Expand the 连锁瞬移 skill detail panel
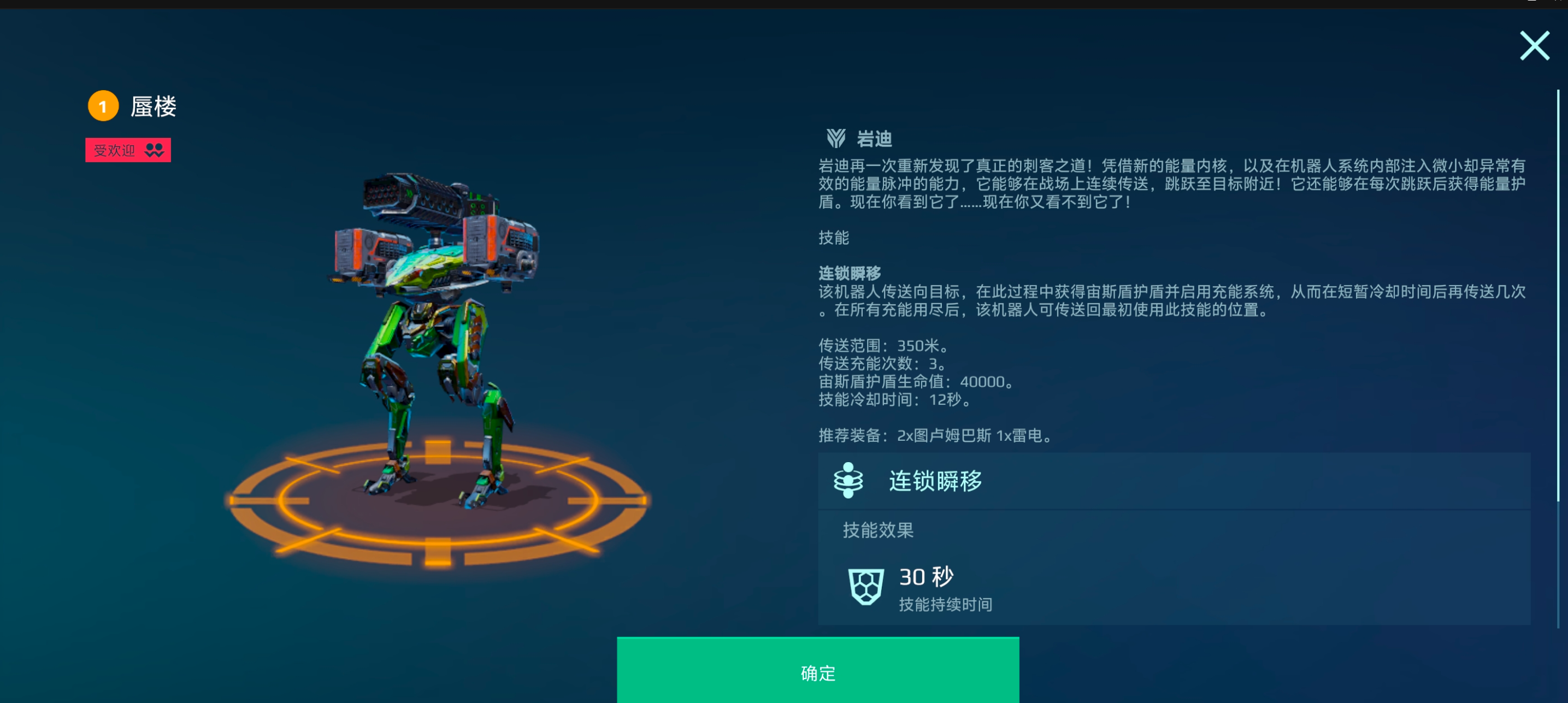 pyautogui.click(x=1175, y=481)
